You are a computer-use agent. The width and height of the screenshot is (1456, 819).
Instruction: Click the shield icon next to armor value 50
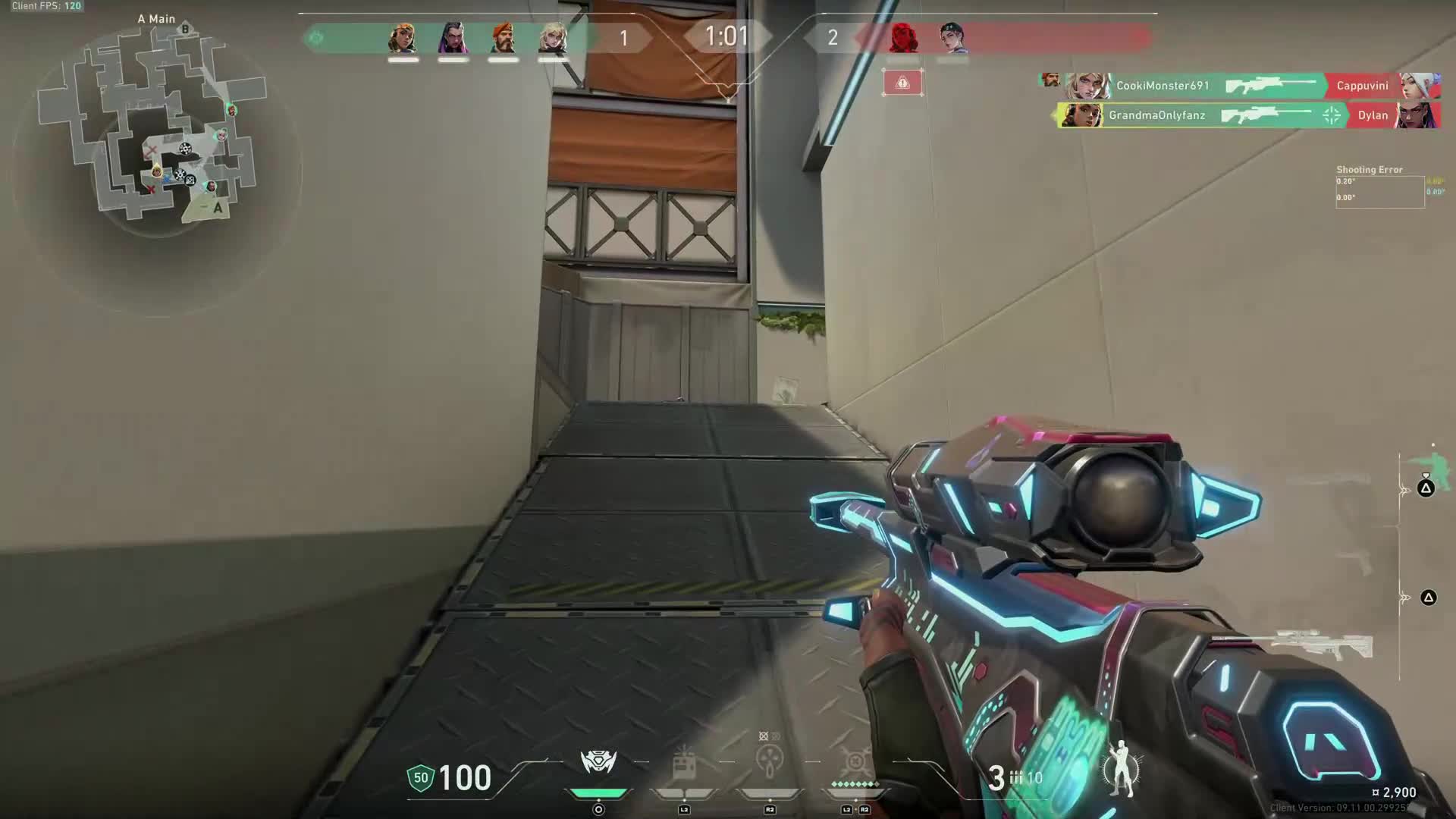[422, 777]
